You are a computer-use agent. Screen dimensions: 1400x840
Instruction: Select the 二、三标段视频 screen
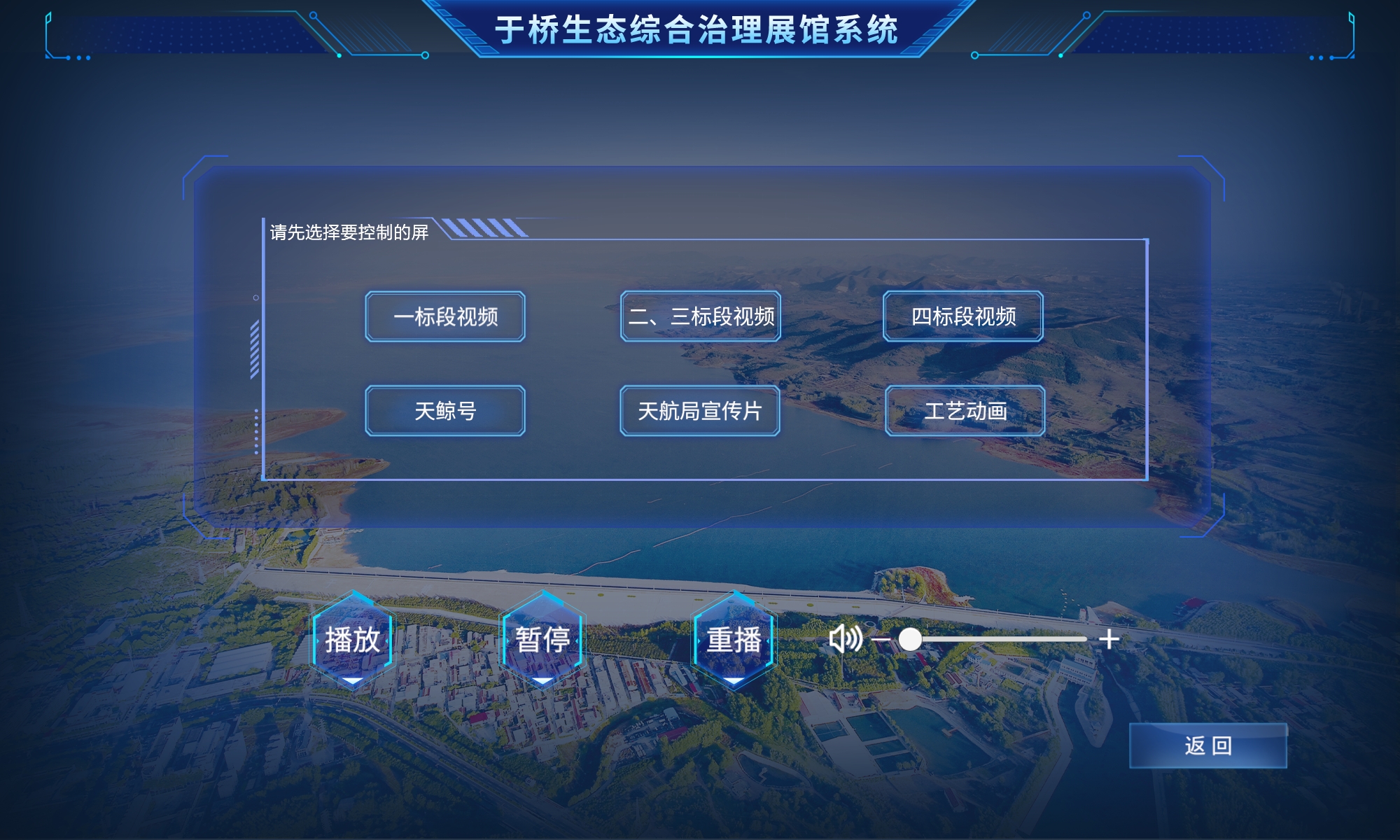(x=700, y=317)
